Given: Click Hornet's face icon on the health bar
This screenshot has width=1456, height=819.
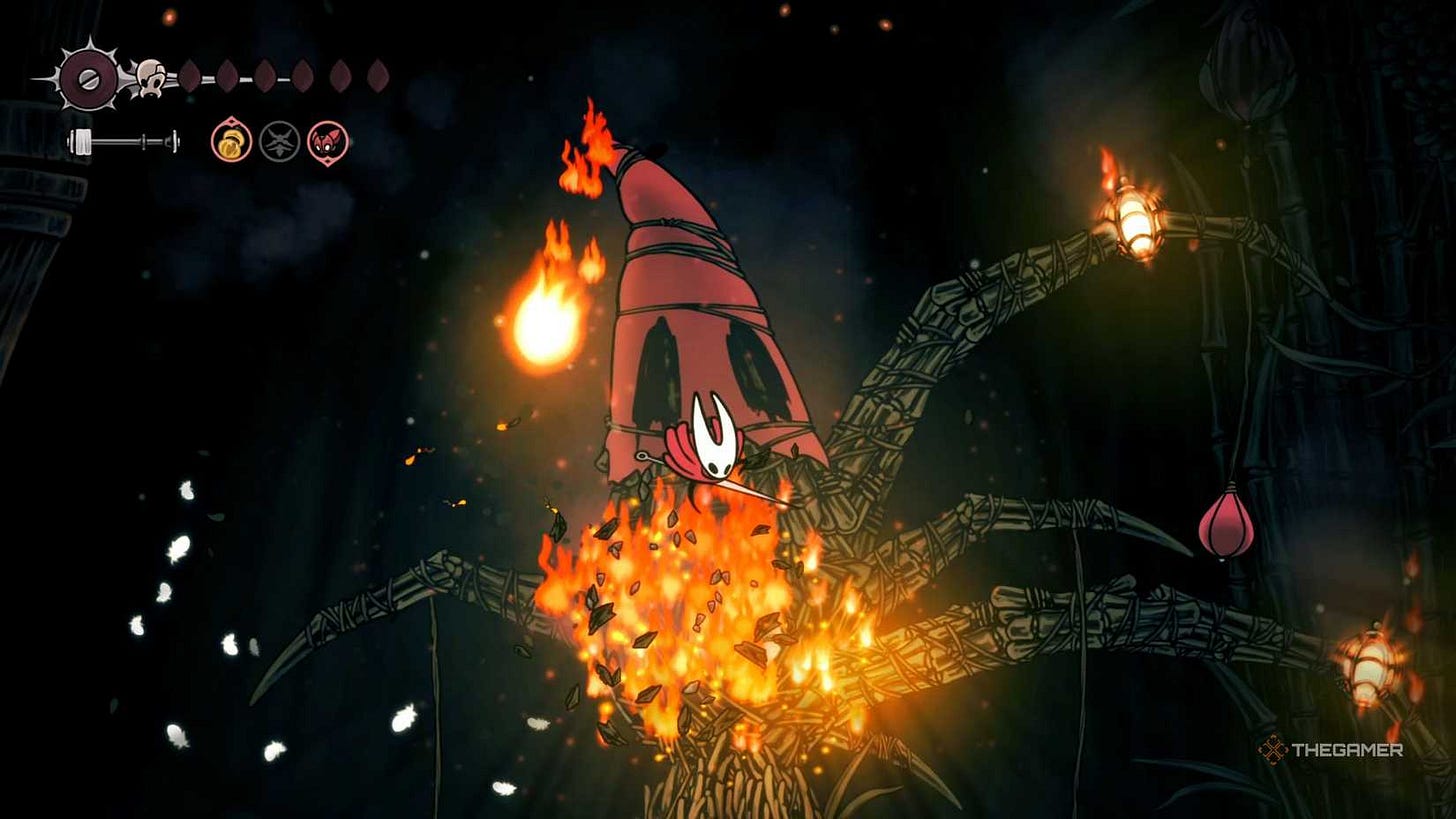Looking at the screenshot, I should point(149,77).
